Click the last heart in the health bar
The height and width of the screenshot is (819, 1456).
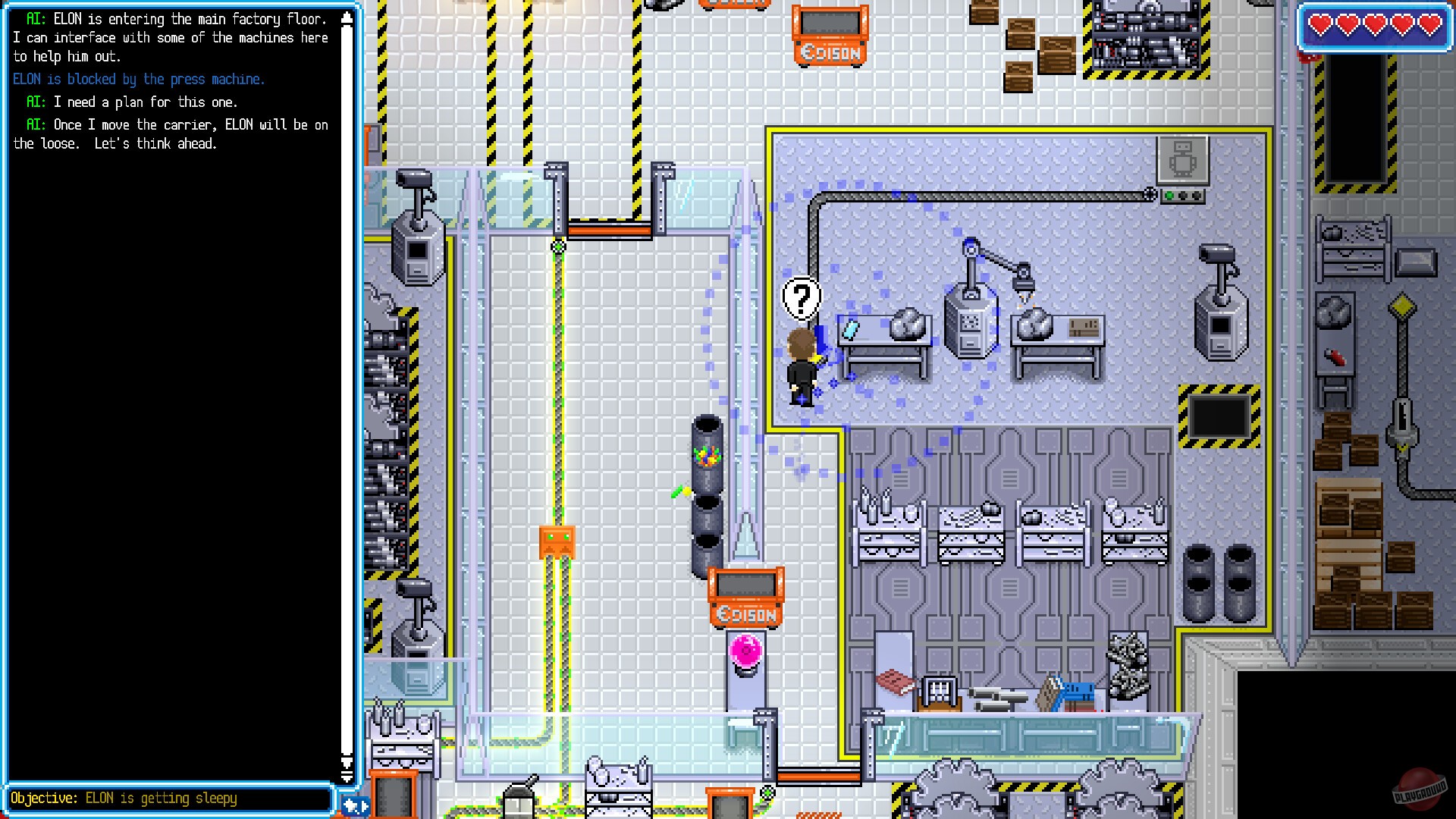coord(1430,24)
